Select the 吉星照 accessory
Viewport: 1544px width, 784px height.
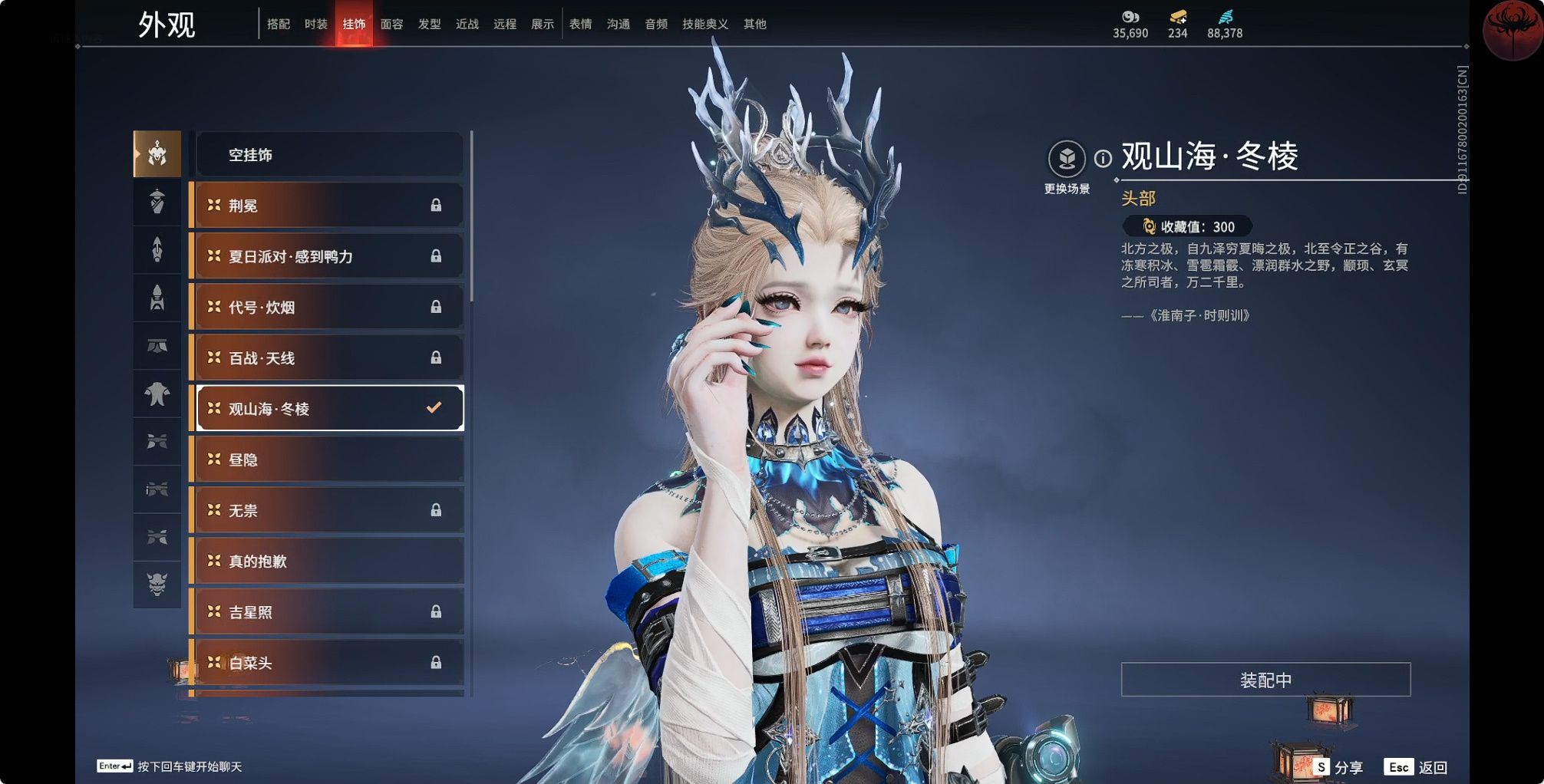pos(329,611)
